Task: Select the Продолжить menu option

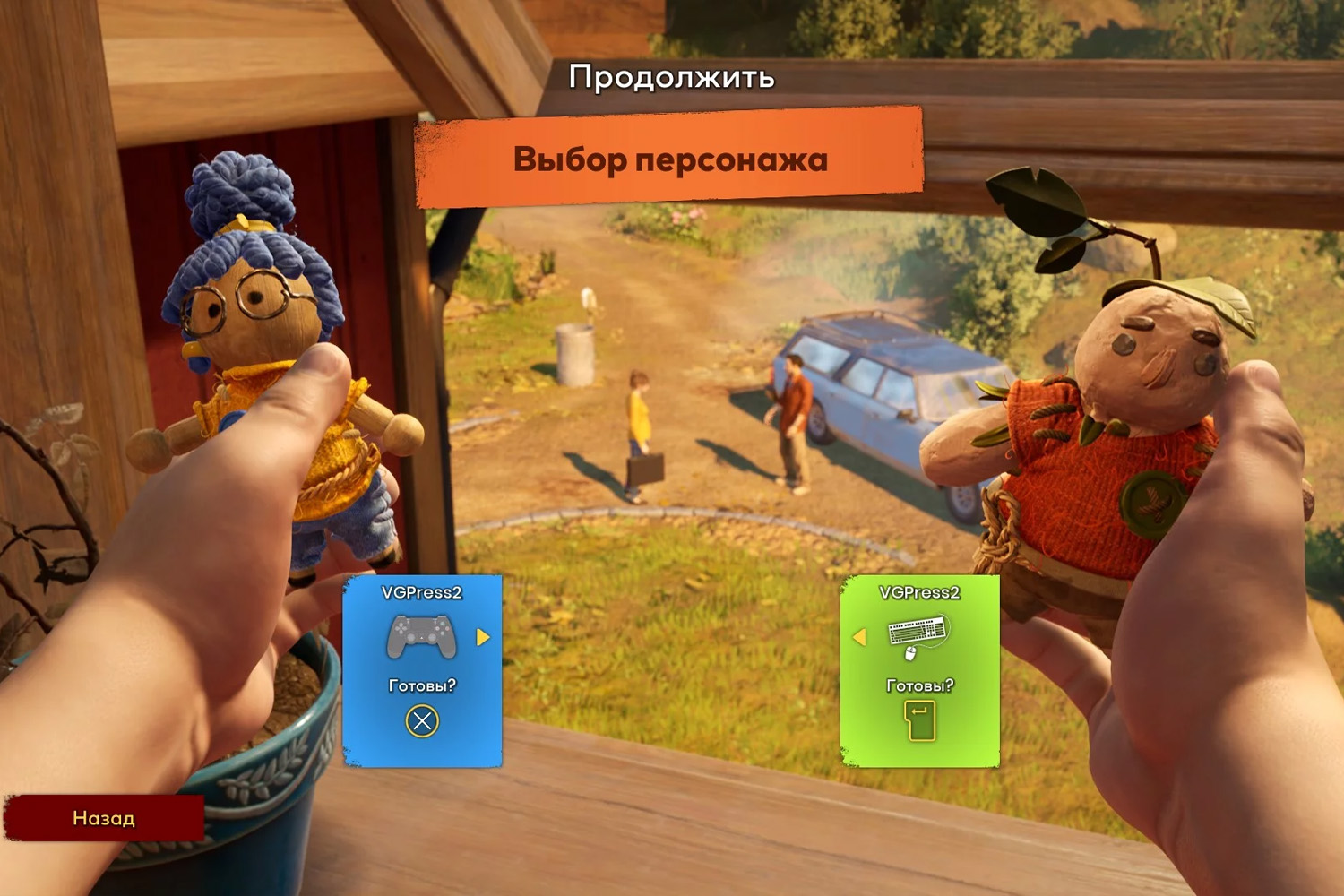Action: click(671, 78)
